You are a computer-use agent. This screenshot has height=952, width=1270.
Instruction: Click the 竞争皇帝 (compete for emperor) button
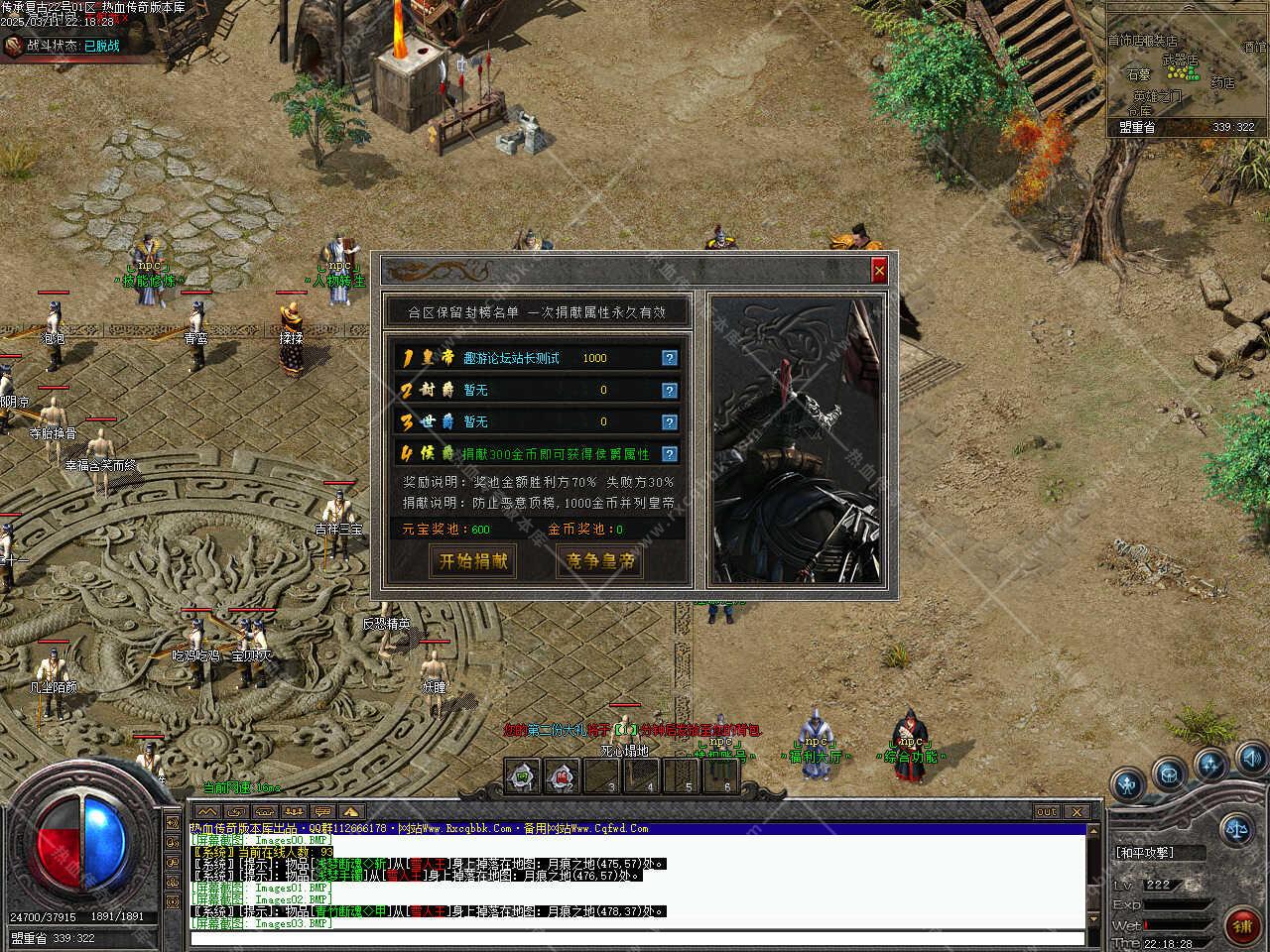pos(599,561)
